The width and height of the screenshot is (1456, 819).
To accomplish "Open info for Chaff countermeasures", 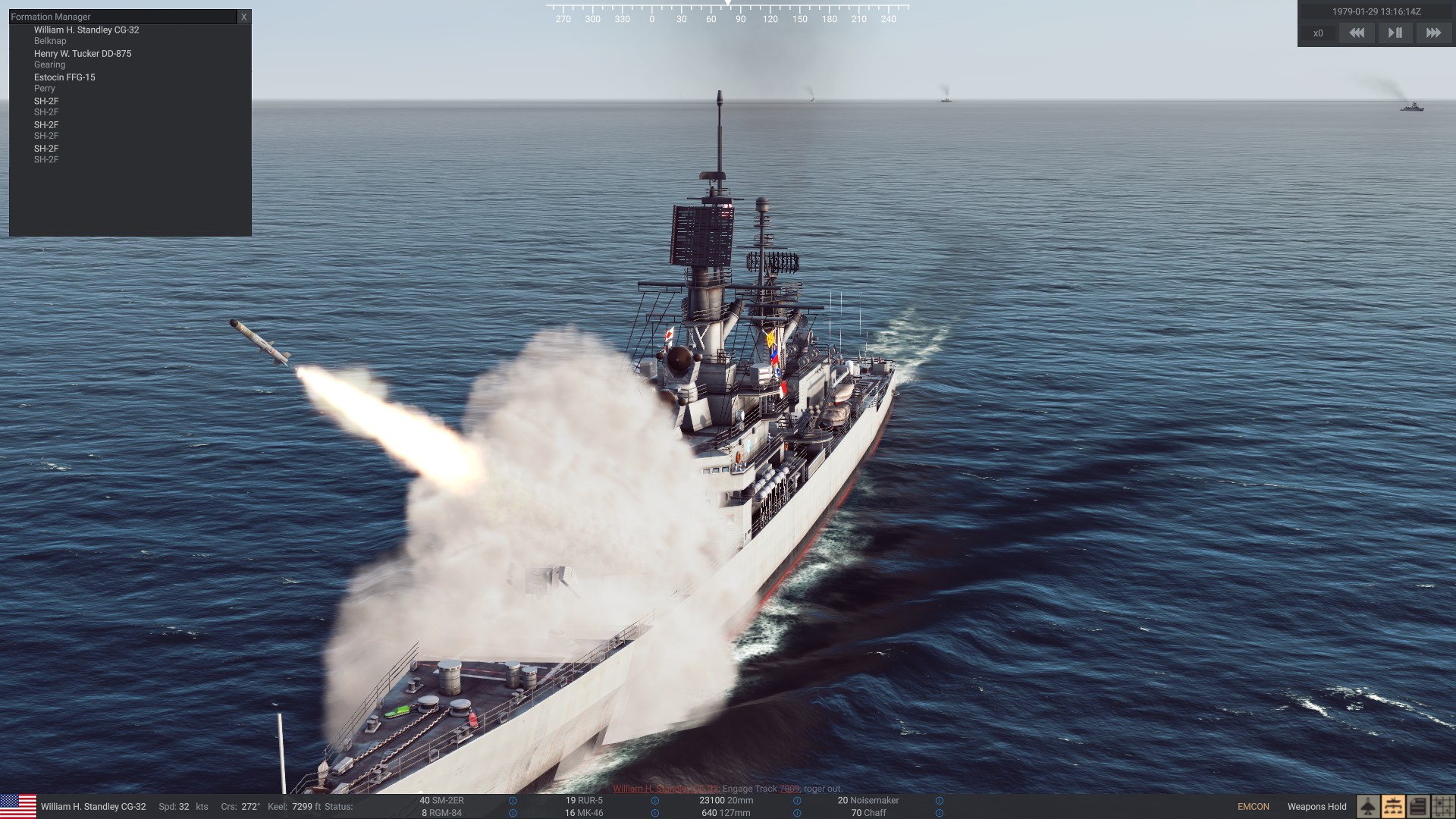I will tap(940, 813).
